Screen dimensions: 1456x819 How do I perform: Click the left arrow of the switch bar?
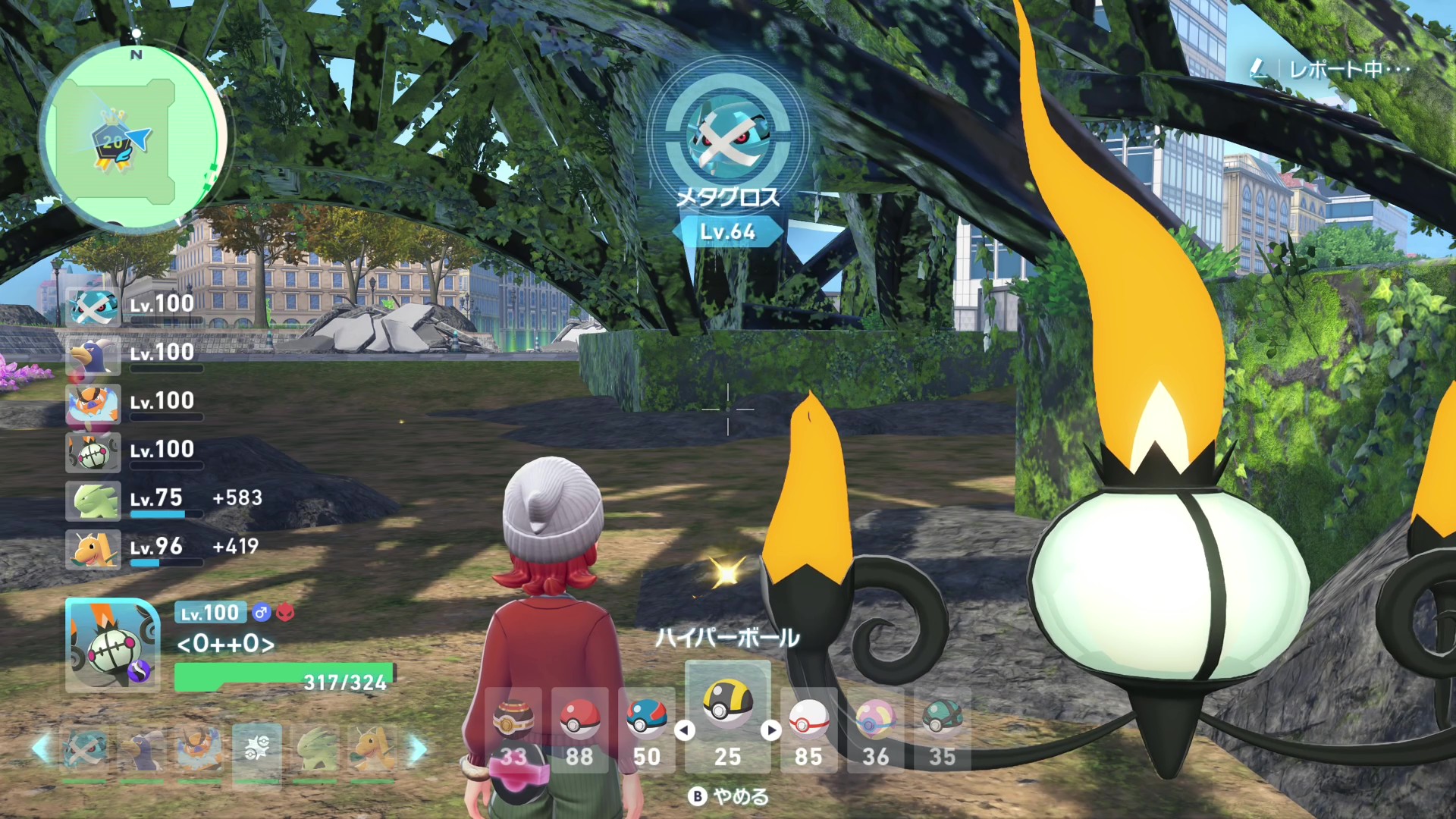(x=41, y=749)
